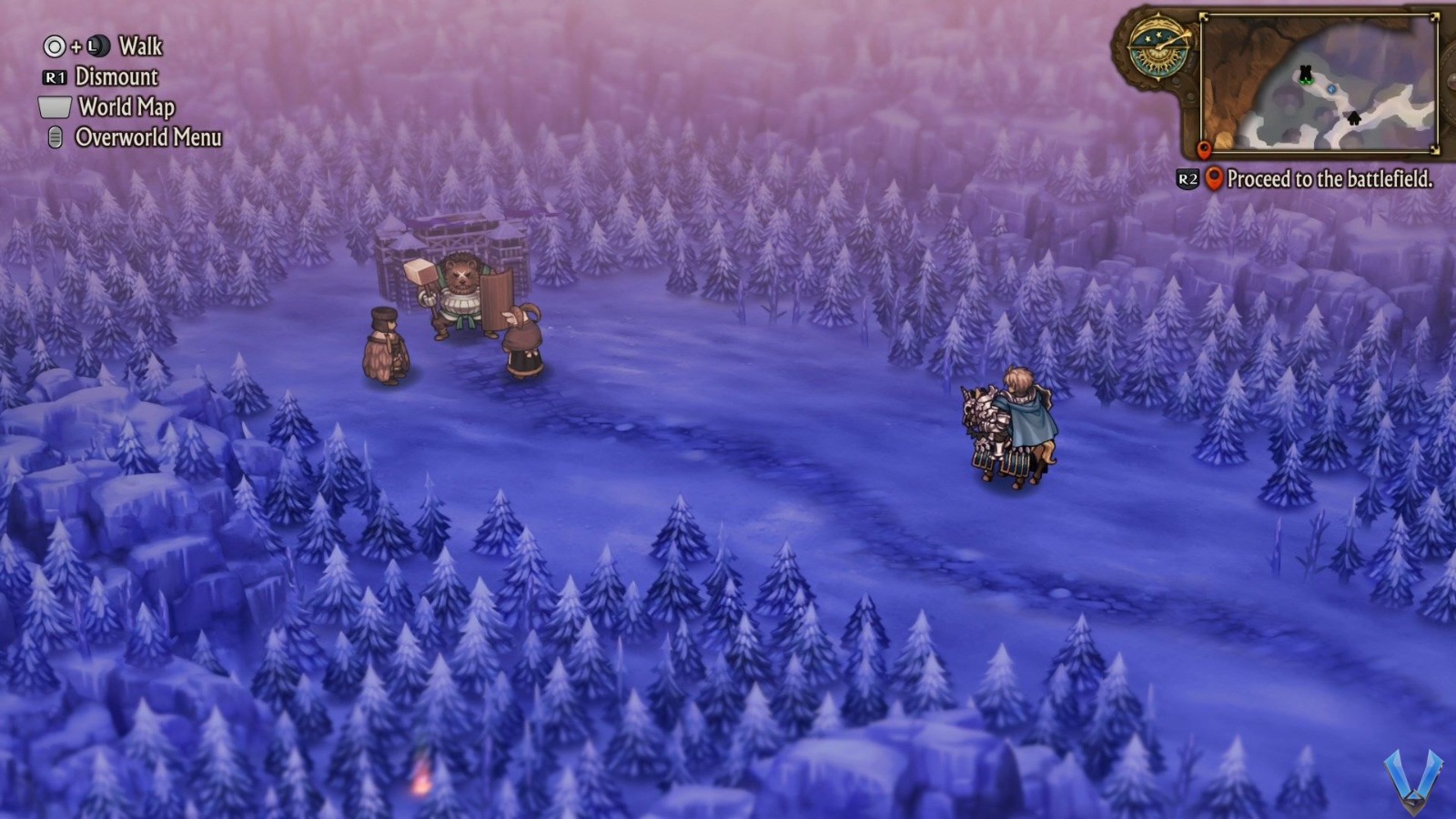Click the 'Proceed to the battlefield' objective link
Screen dimensions: 1456x819
tap(1333, 180)
